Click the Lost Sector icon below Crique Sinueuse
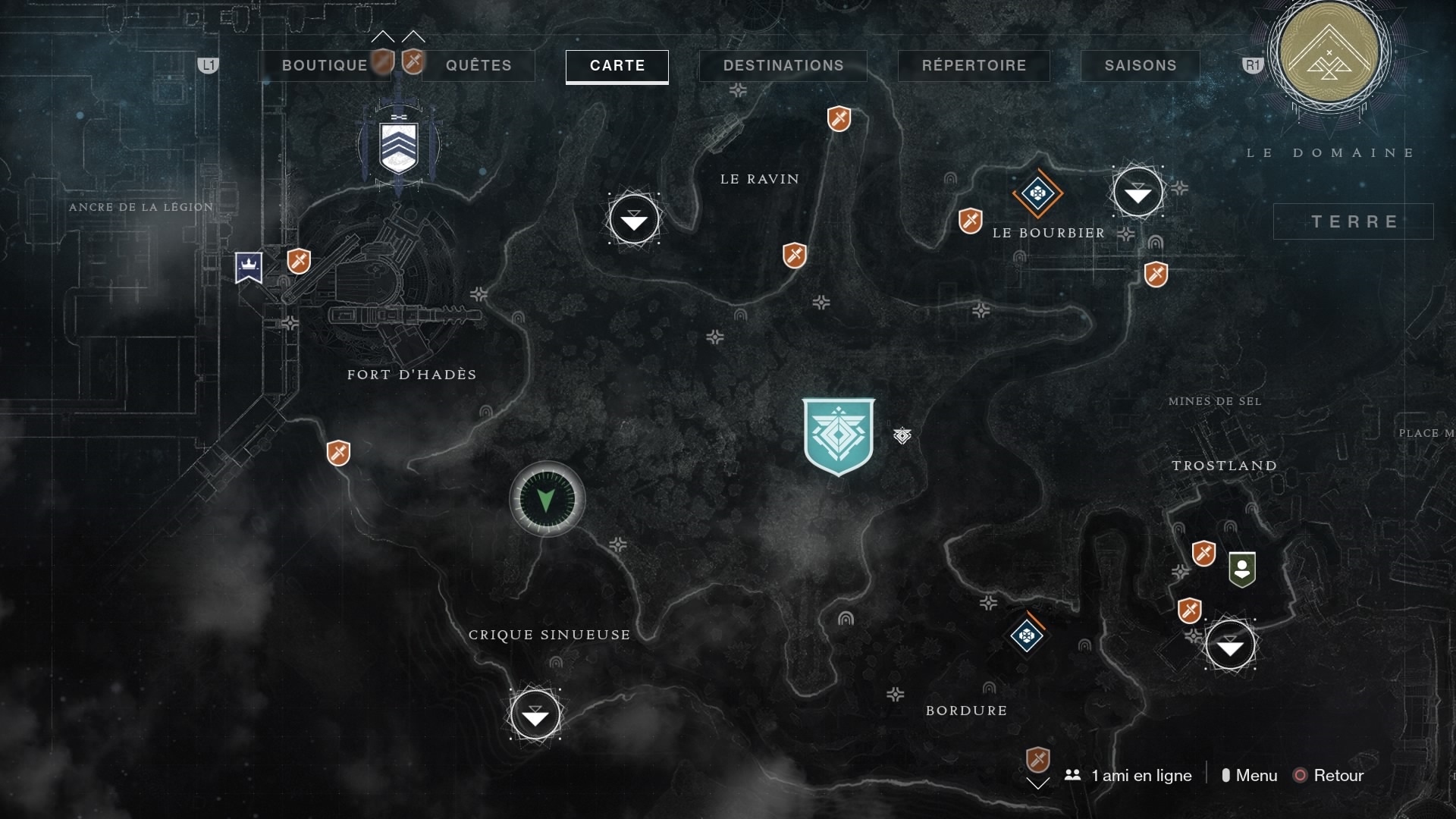1456x819 pixels. point(536,714)
